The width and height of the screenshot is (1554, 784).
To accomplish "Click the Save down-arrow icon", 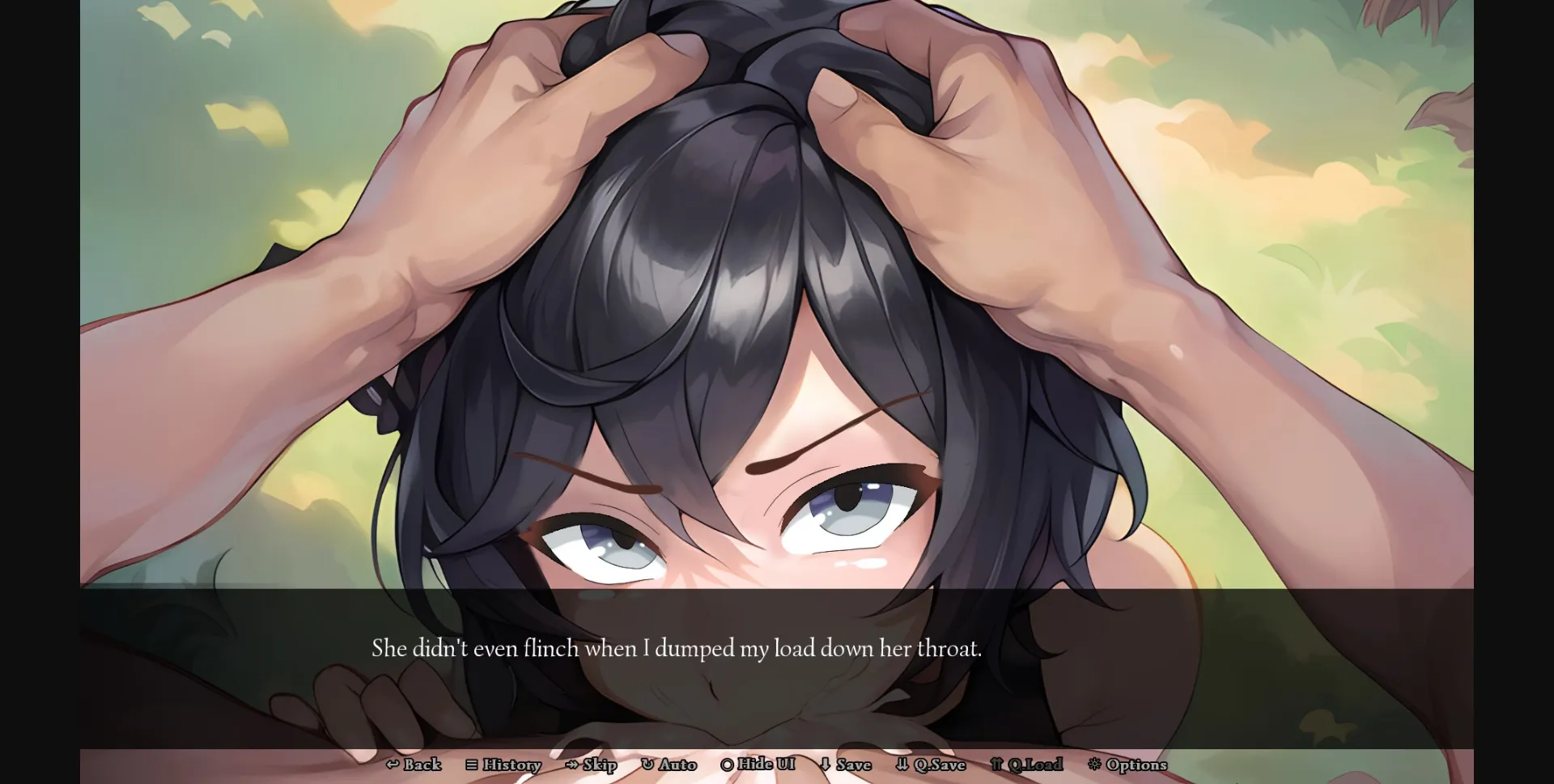I will [823, 765].
